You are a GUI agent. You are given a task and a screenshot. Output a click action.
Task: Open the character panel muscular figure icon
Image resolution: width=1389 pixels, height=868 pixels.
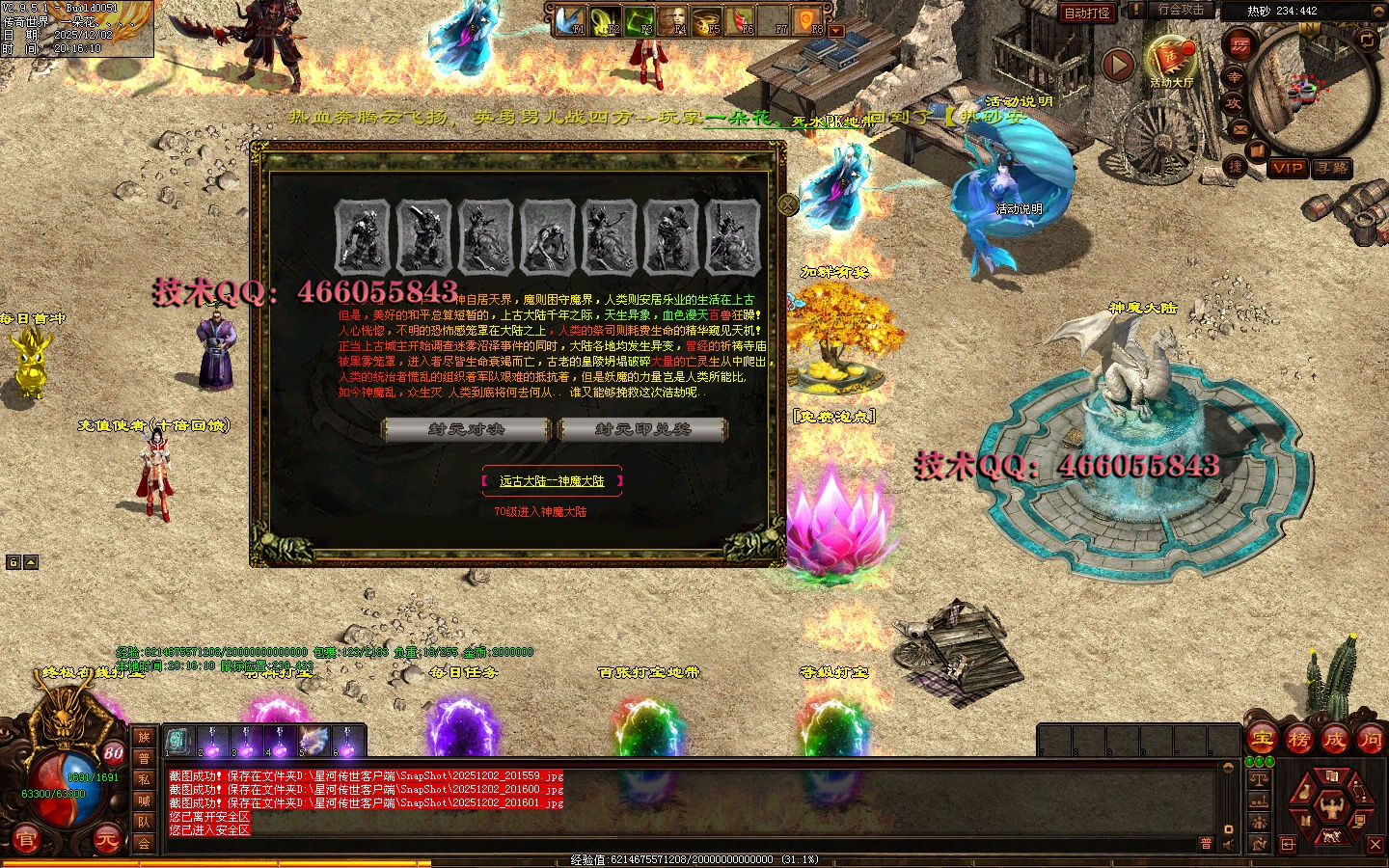1332,806
